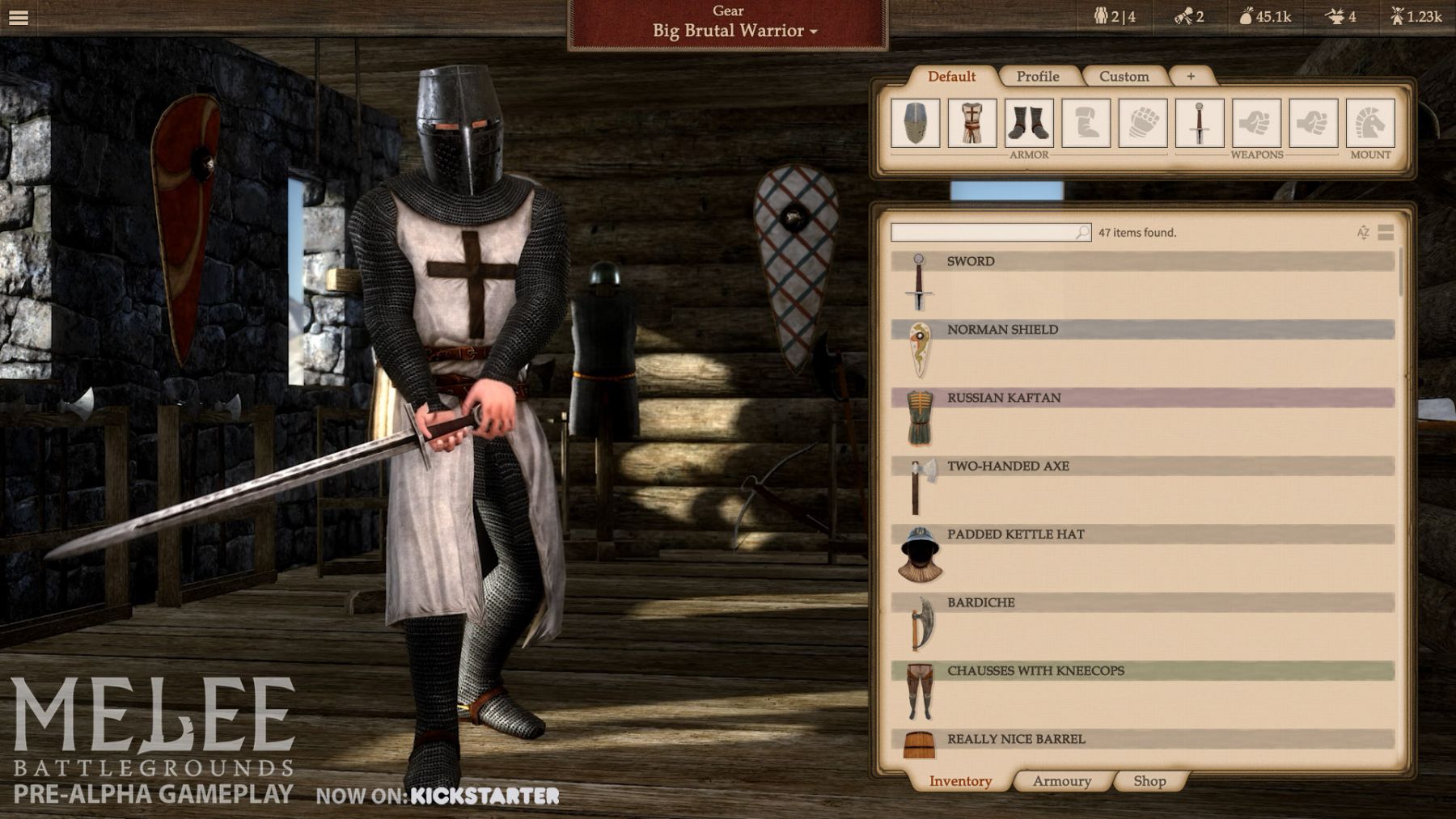Open the Big Brutal Warrior gear dropdown
This screenshot has width=1456, height=819.
734,31
